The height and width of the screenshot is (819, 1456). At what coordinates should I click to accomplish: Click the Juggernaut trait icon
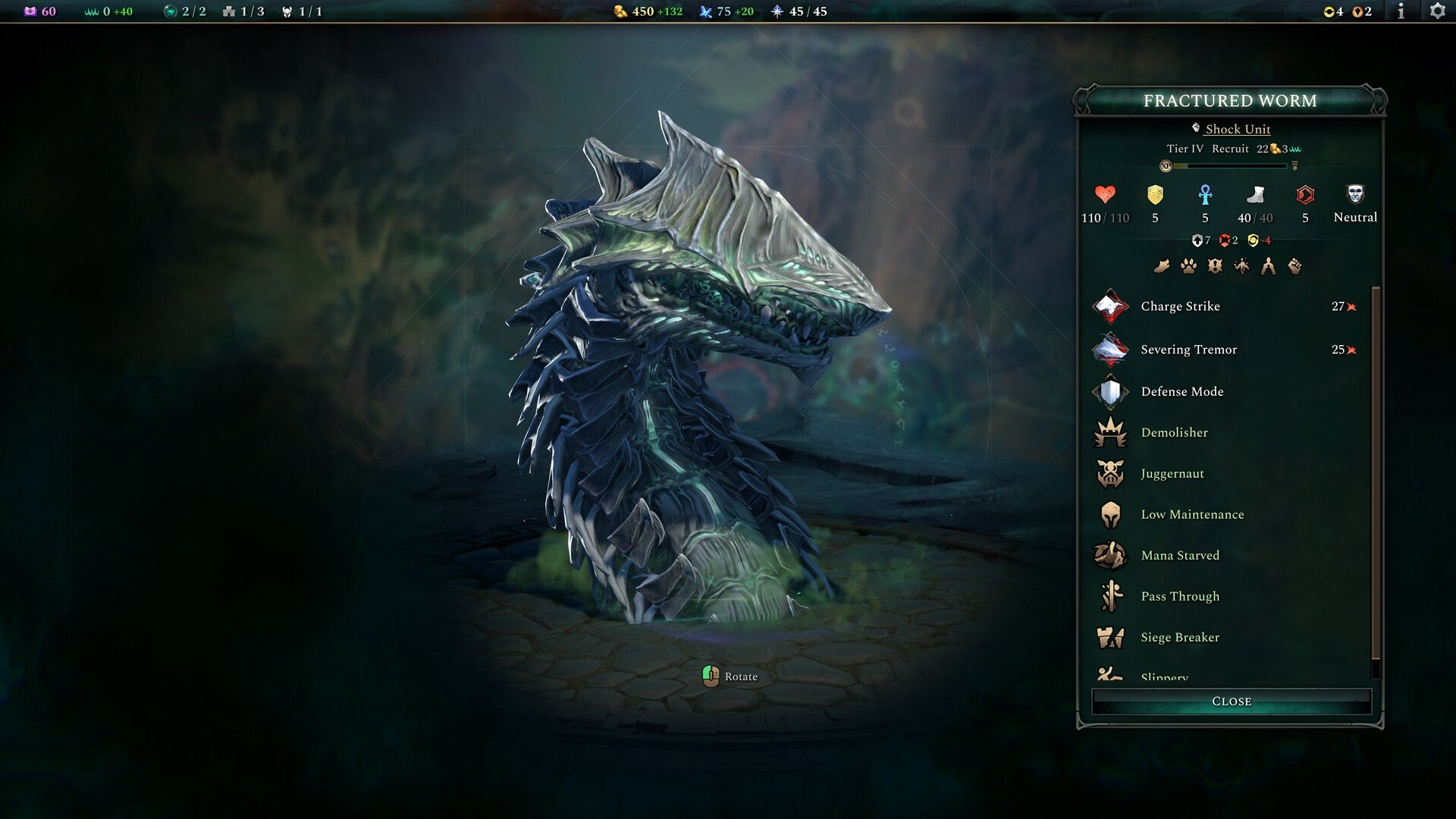(1110, 473)
